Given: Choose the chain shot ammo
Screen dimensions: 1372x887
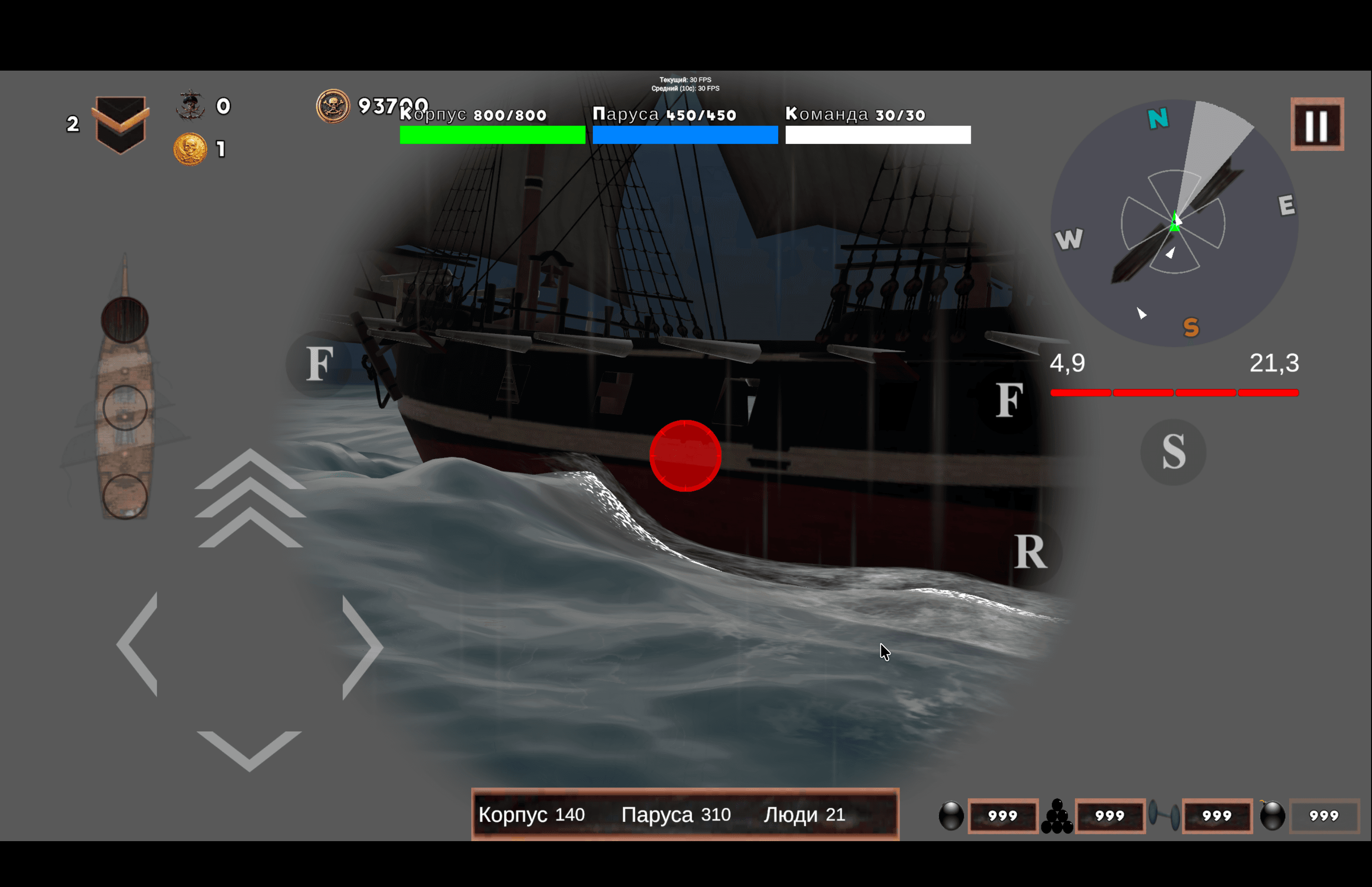Looking at the screenshot, I should pyautogui.click(x=1163, y=815).
